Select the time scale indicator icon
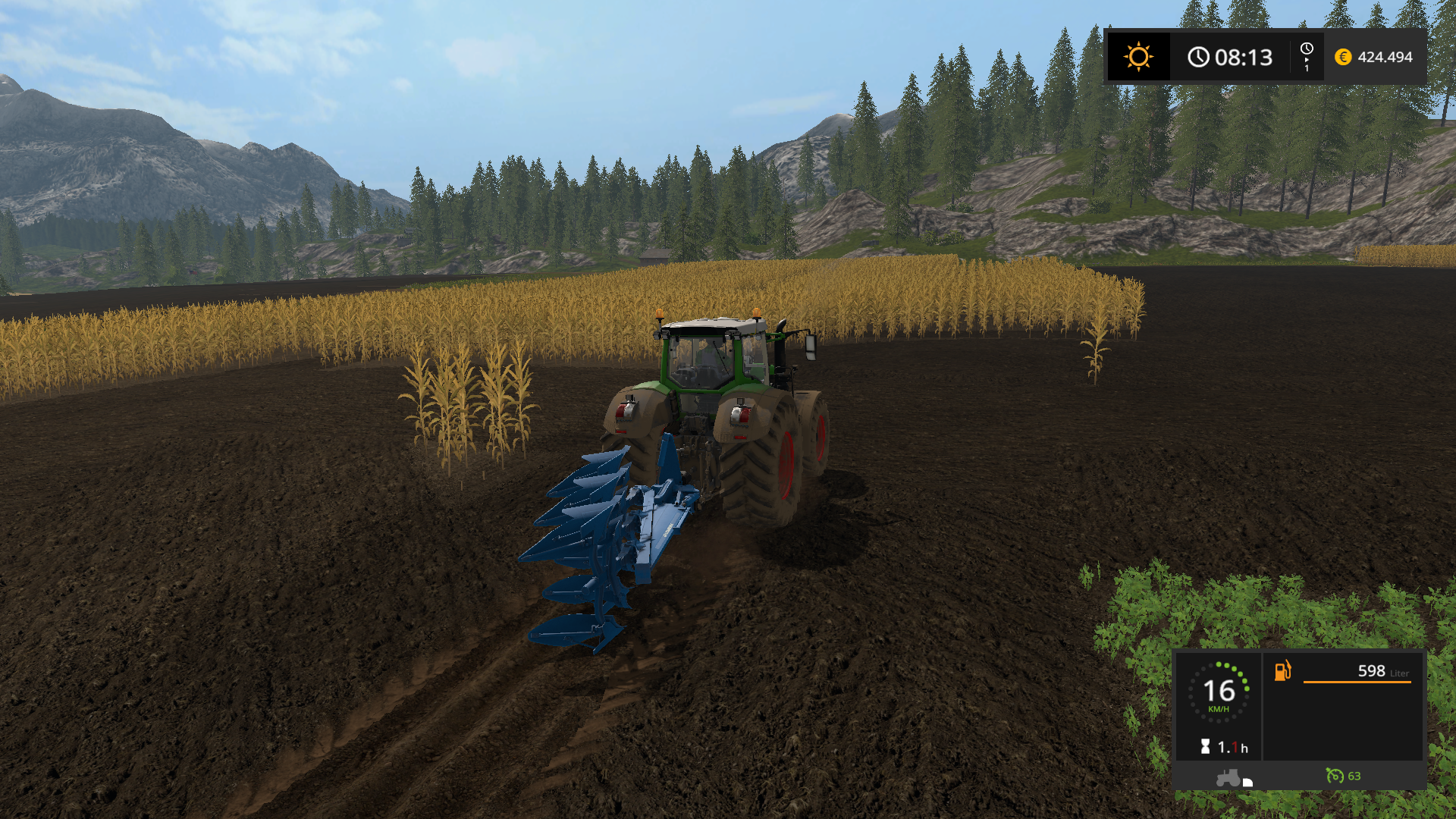 (x=1307, y=57)
